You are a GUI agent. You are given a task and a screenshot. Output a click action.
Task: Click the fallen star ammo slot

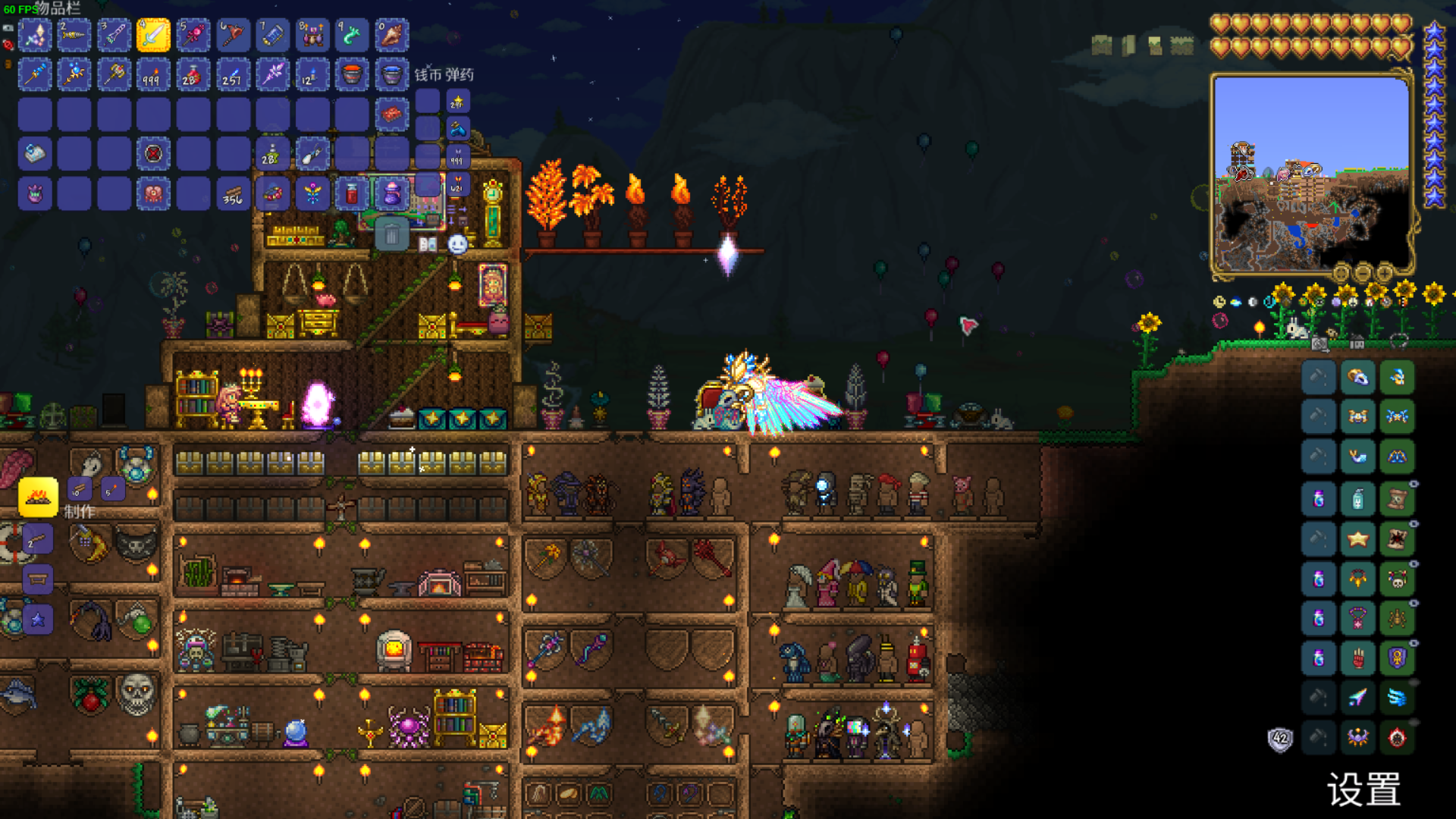coord(457,101)
